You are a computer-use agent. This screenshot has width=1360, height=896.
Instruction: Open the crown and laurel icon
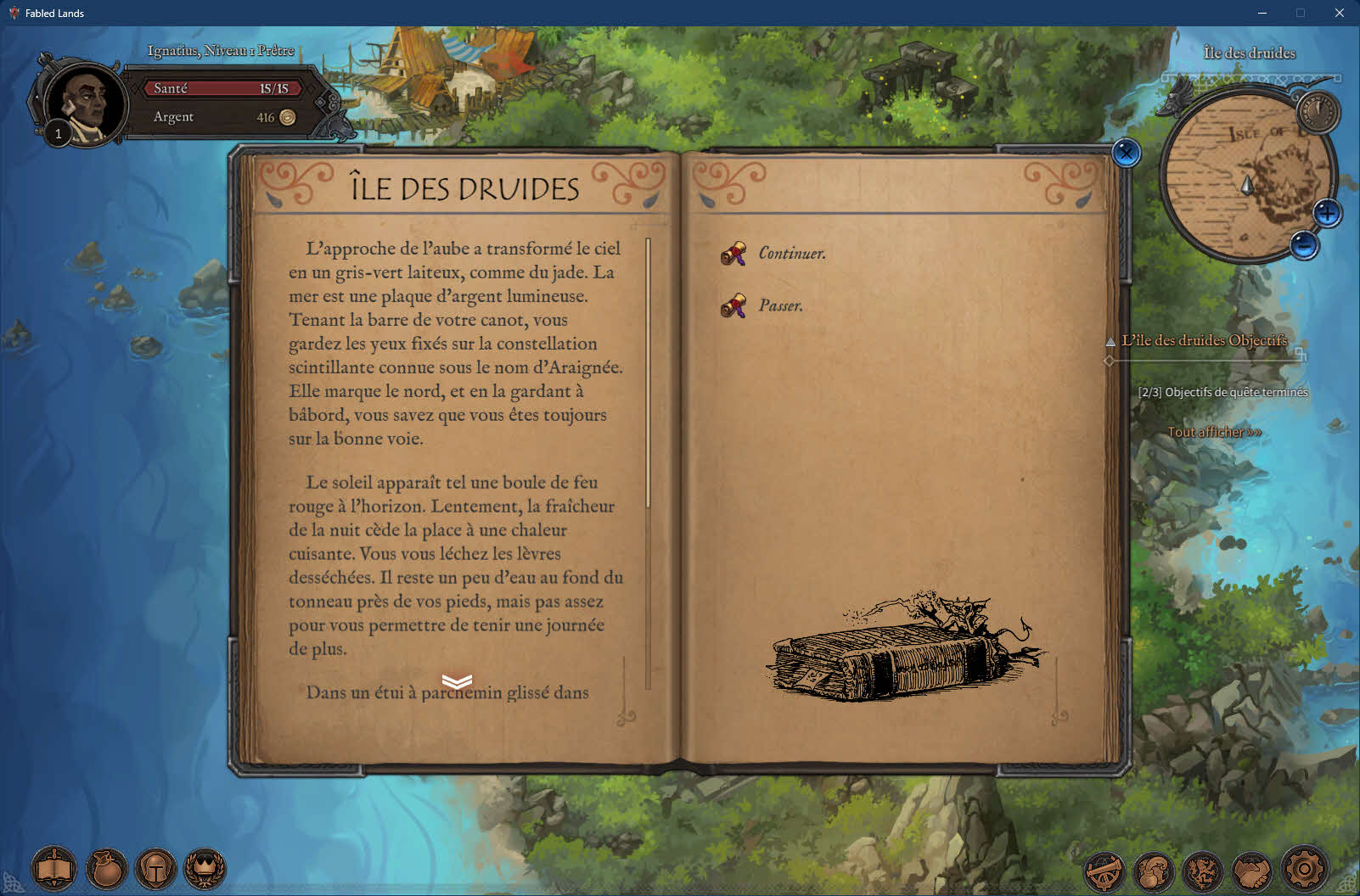point(205,869)
